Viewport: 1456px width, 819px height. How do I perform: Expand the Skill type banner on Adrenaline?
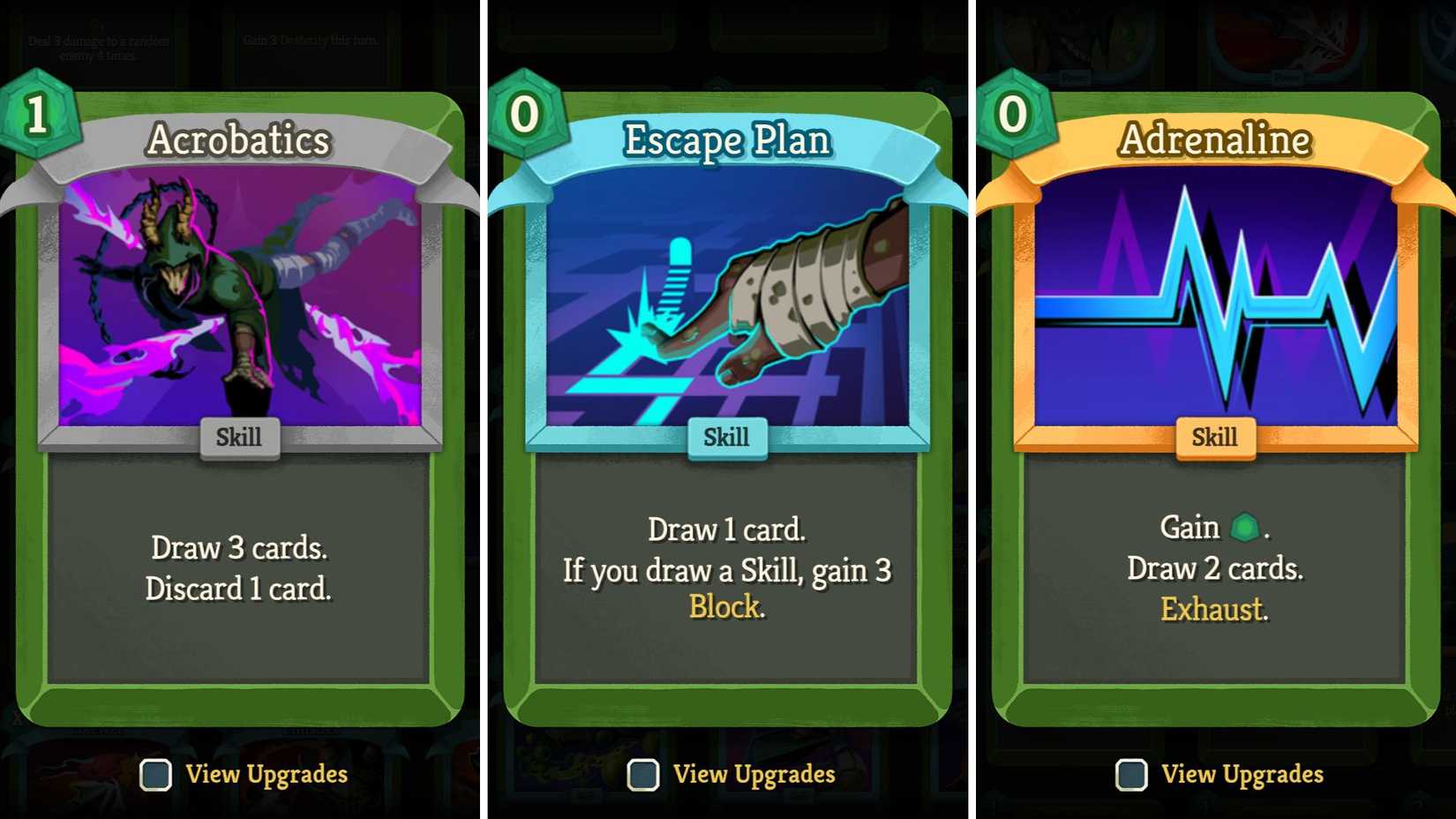[1215, 436]
